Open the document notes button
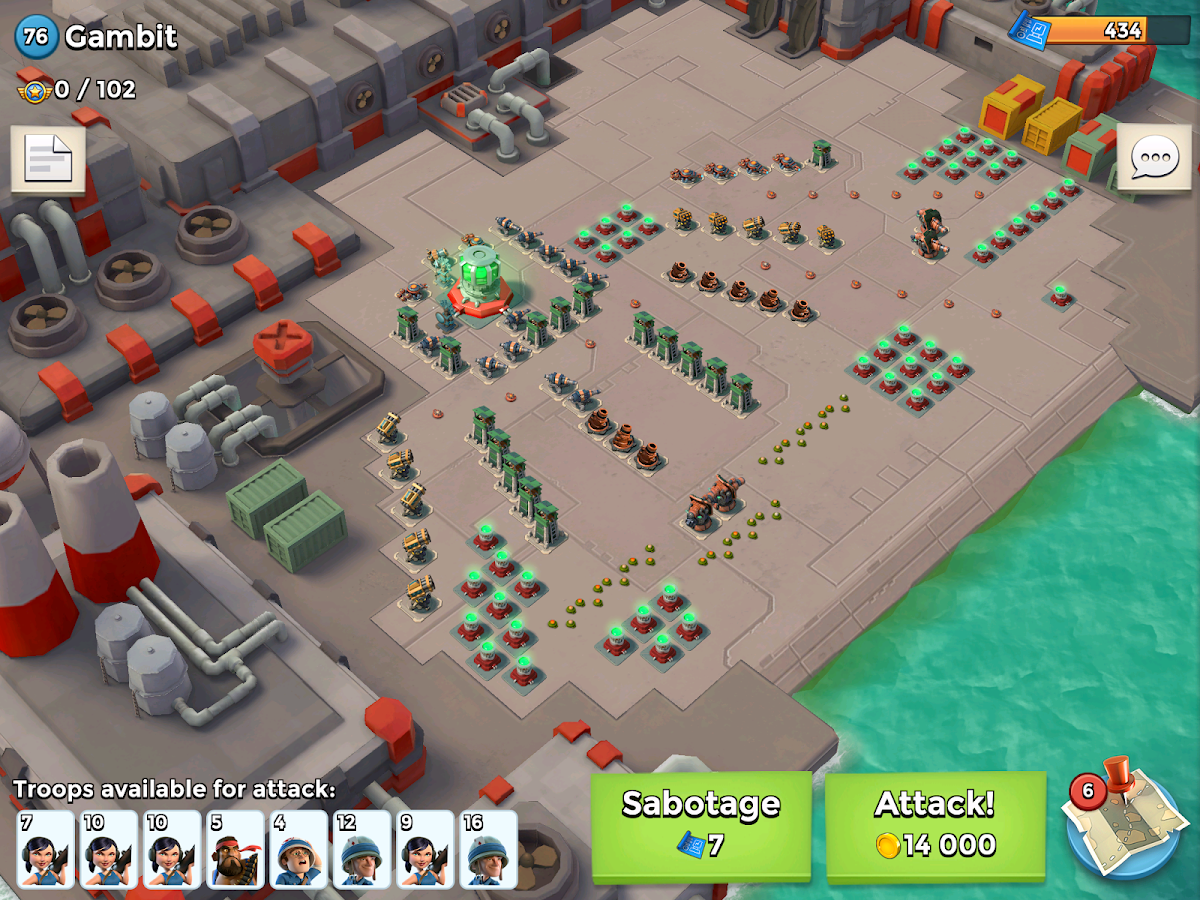Image resolution: width=1200 pixels, height=900 pixels. tap(48, 159)
